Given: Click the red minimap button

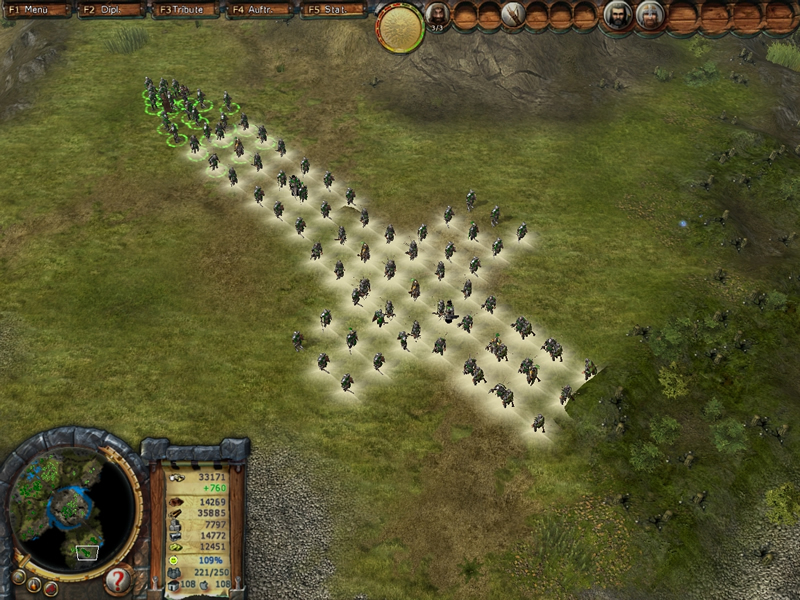Looking at the screenshot, I should pos(50,589).
